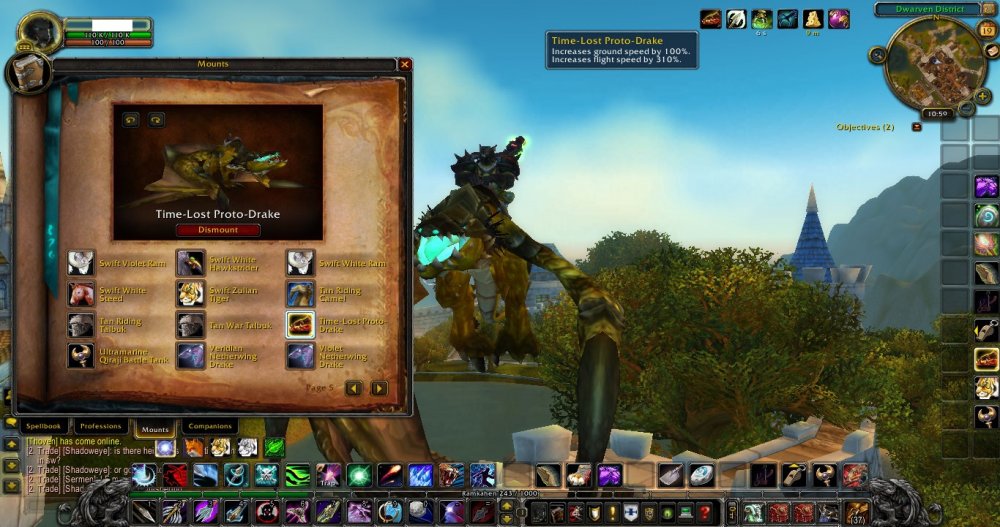This screenshot has width=1000, height=527.
Task: Select the Tan War Talbuk mount
Action: click(x=190, y=325)
